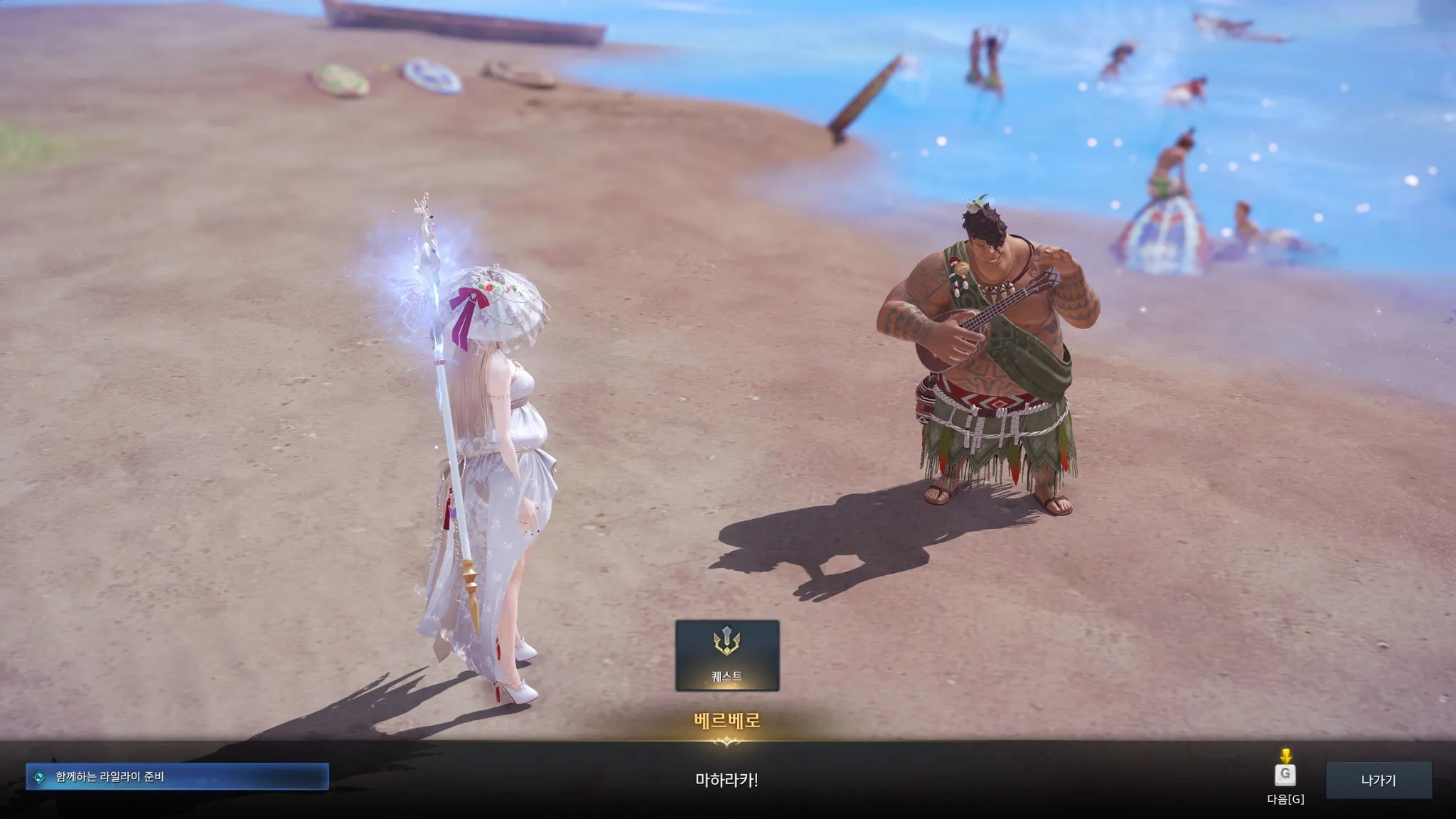
Task: Select the 함께하는 라일라이 준비 quest entry
Action: coord(177,776)
